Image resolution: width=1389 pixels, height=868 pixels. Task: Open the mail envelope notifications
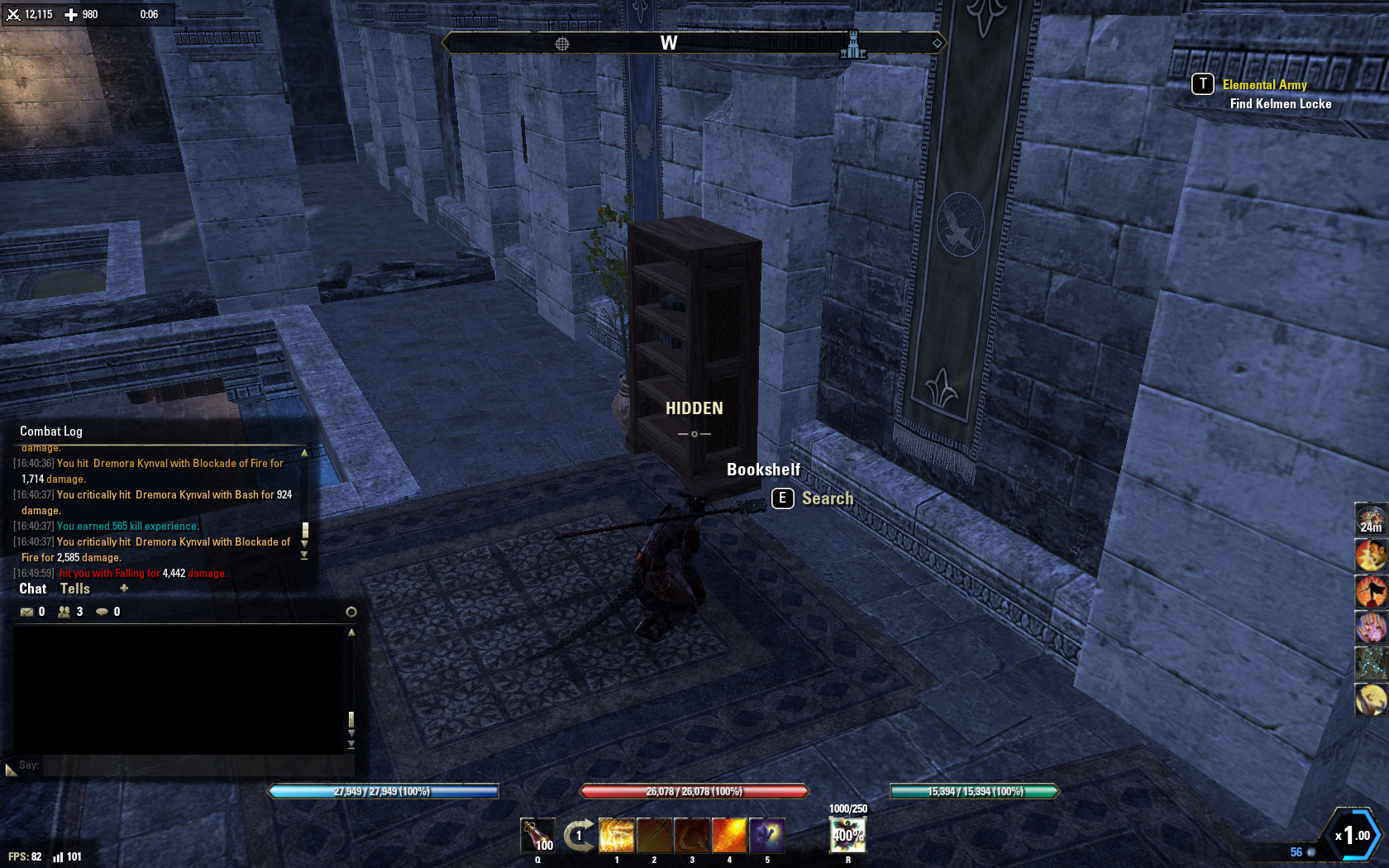point(27,612)
